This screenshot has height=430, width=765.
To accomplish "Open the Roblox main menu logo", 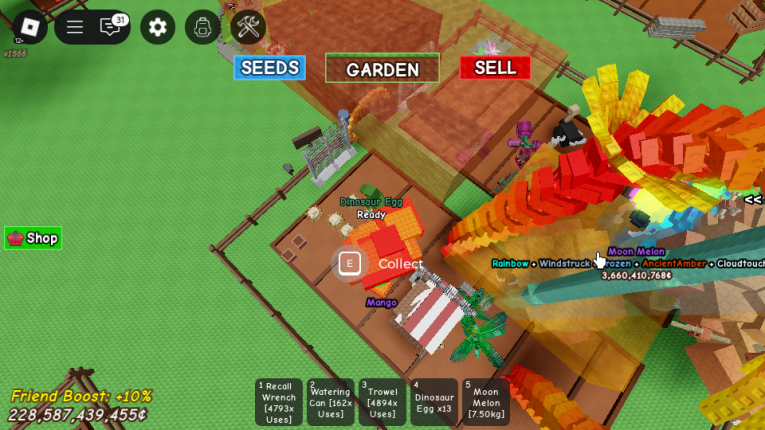I will 29,27.
